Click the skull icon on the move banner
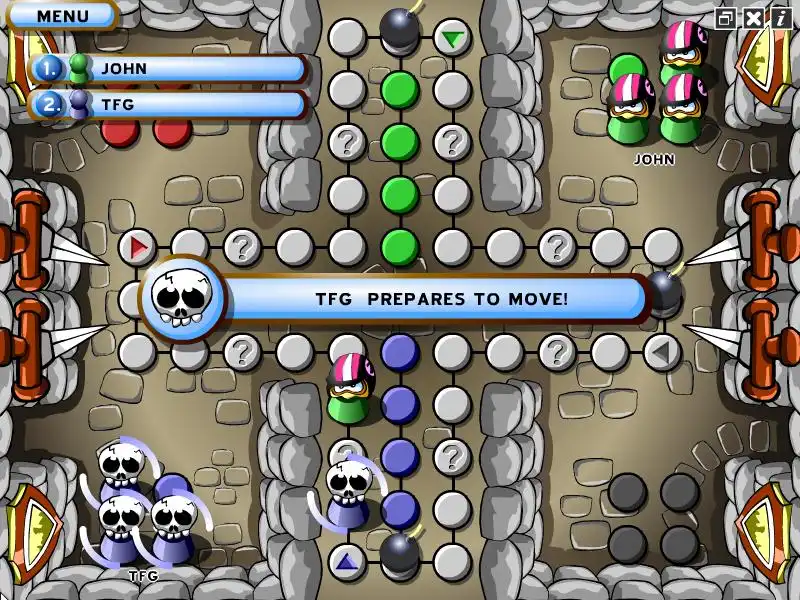This screenshot has height=600, width=800. (x=182, y=298)
